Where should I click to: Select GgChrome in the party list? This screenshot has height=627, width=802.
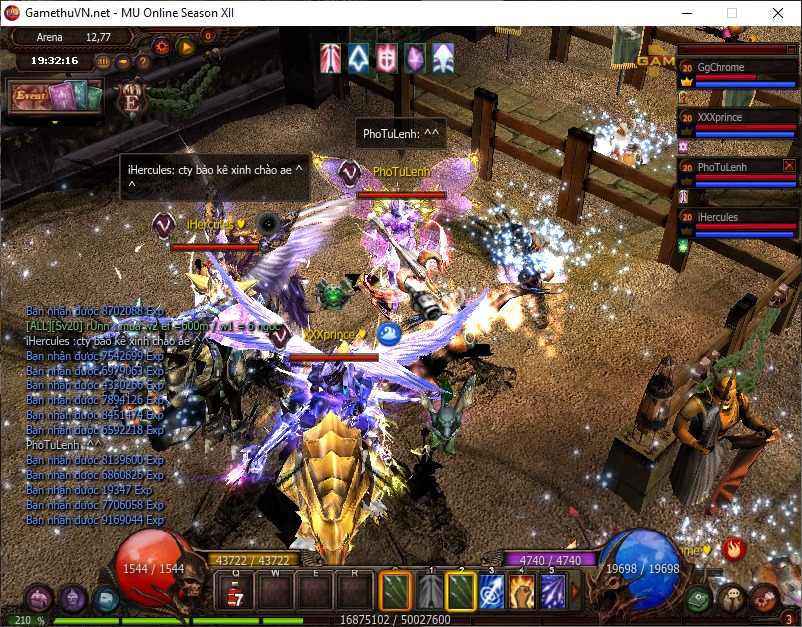point(737,68)
